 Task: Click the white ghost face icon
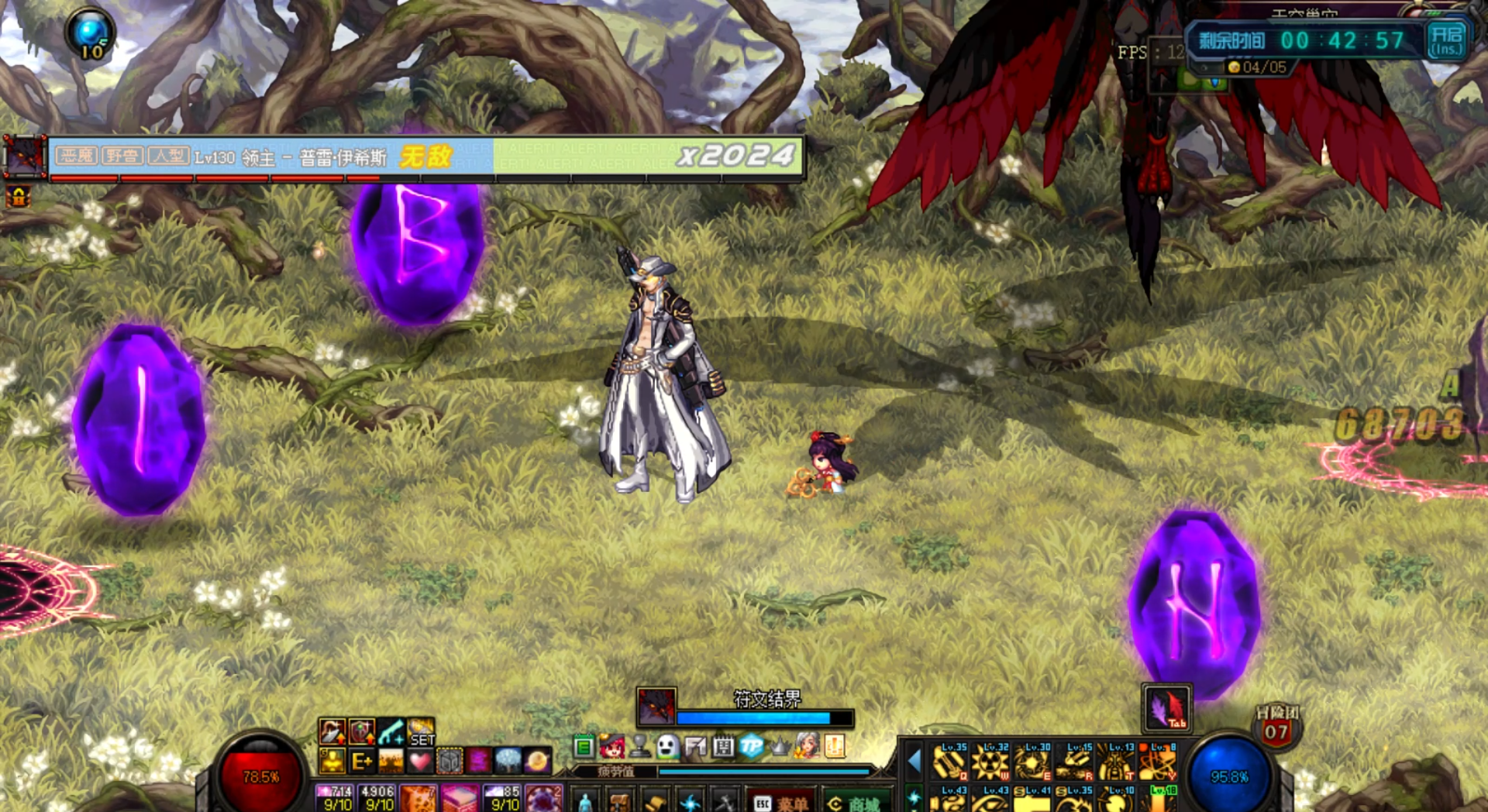point(667,746)
